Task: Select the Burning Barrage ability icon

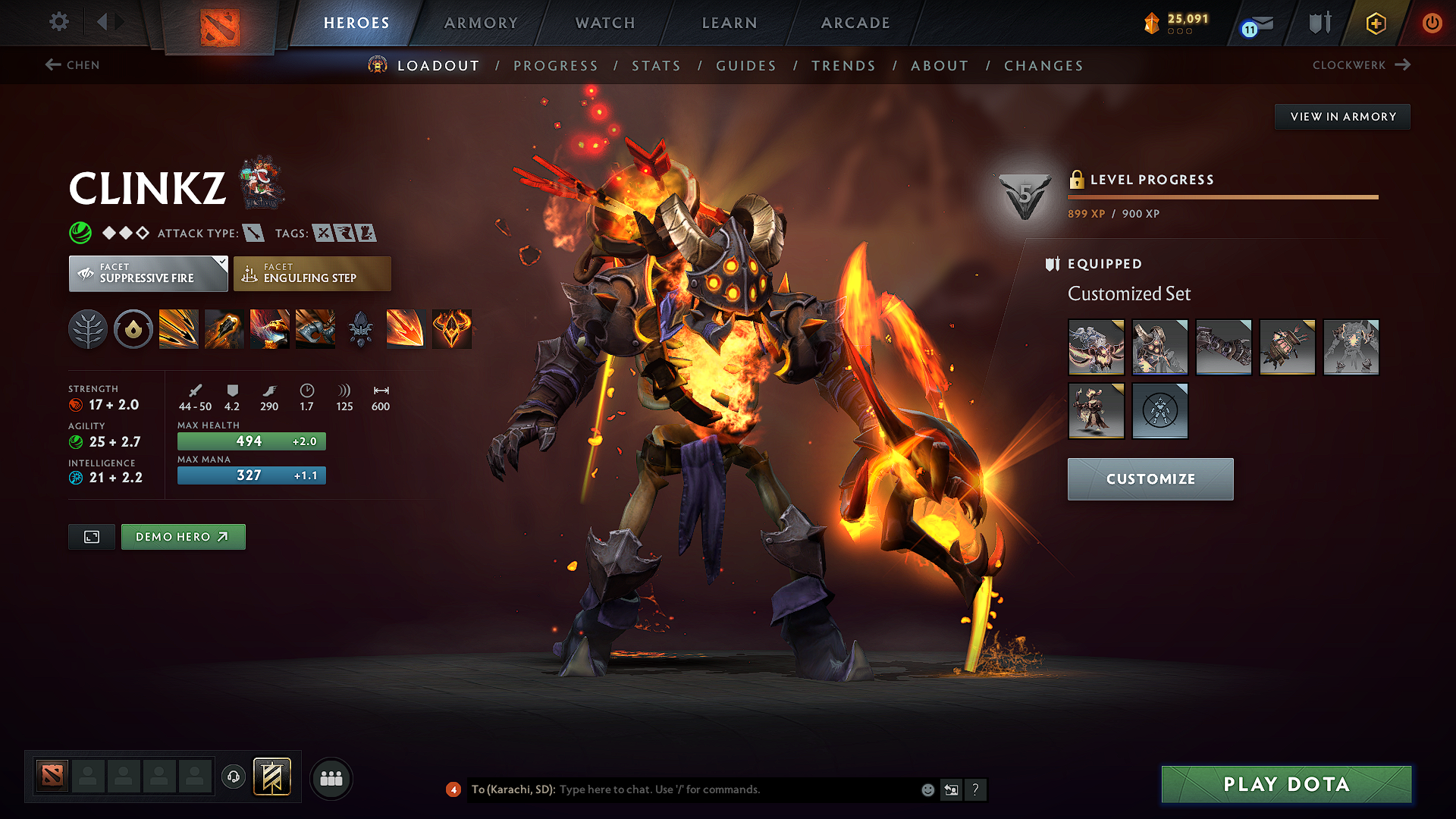Action: [x=179, y=328]
